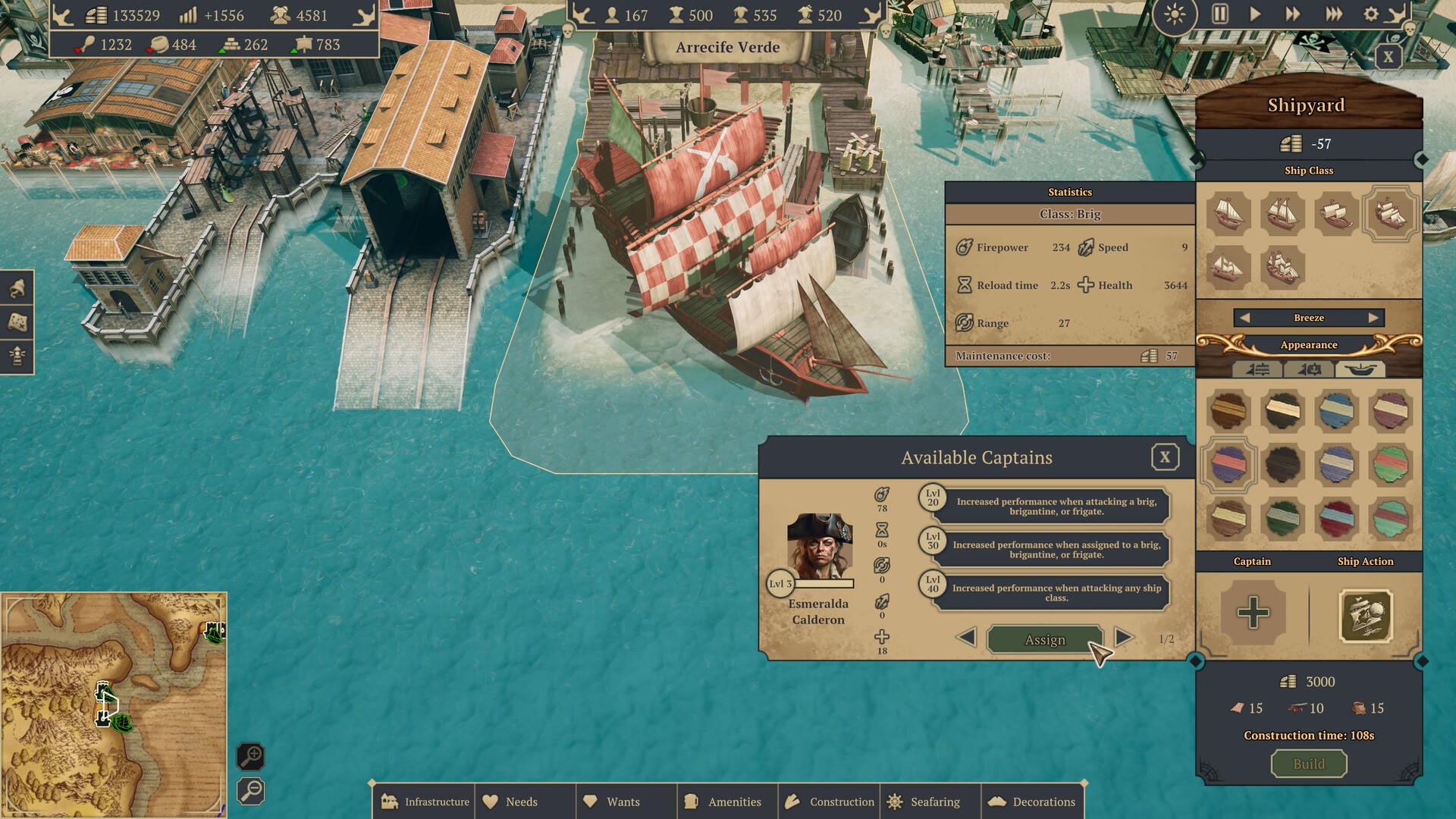1456x819 pixels.
Task: Set game speed to fast forward
Action: pos(1292,14)
